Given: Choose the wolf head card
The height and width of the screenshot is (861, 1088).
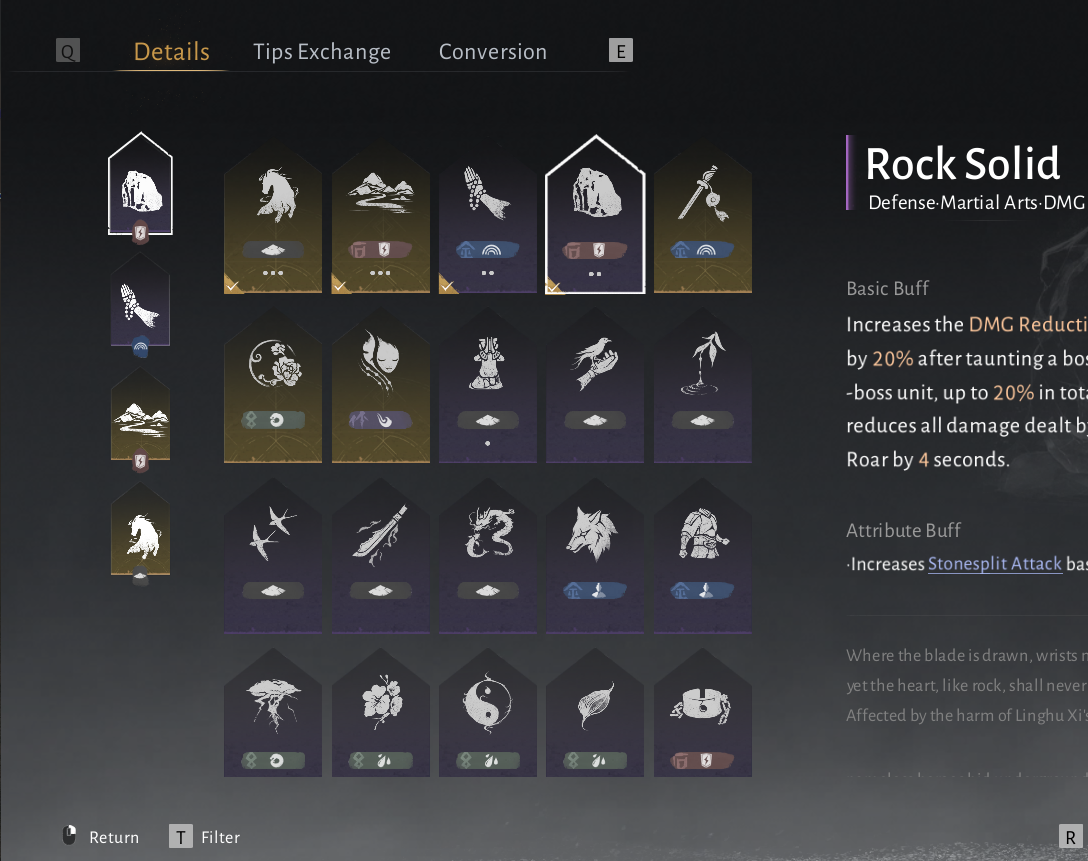Looking at the screenshot, I should pyautogui.click(x=595, y=555).
